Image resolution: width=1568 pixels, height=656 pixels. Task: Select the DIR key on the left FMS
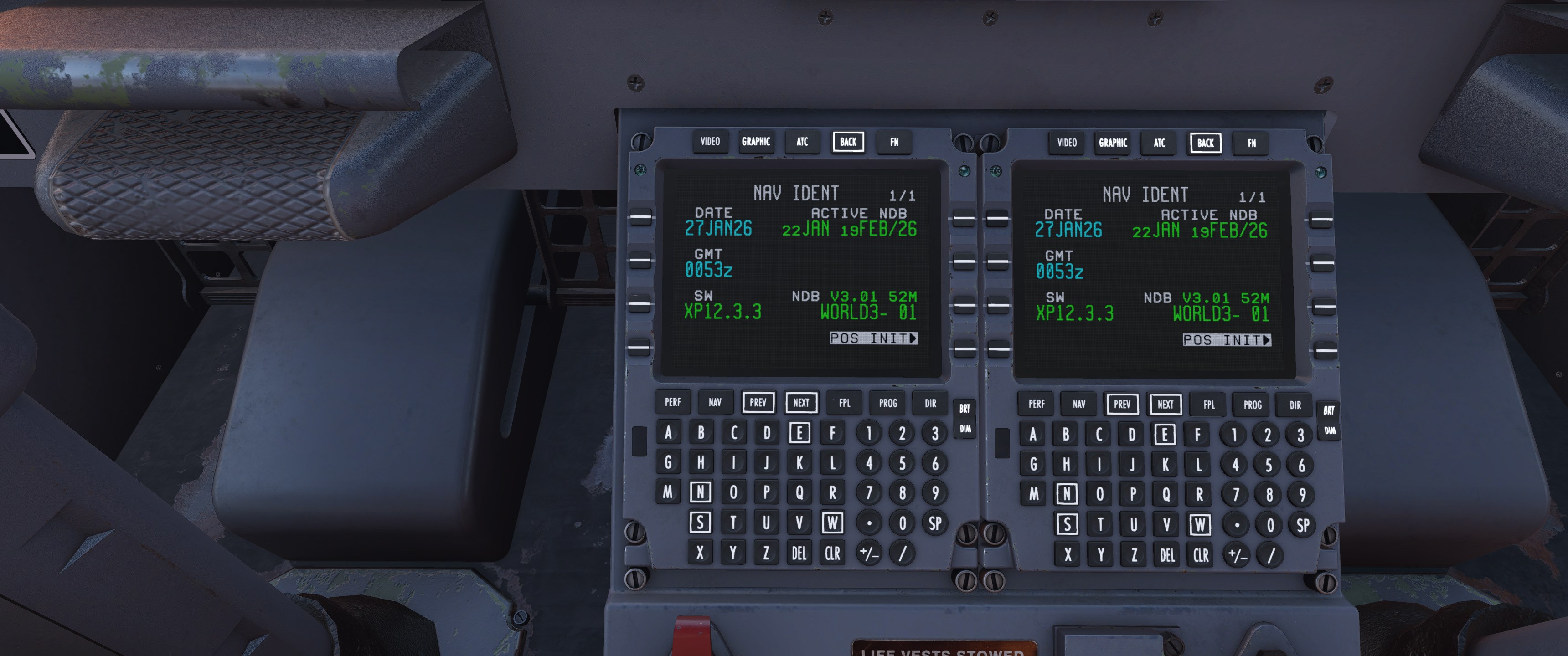(930, 404)
